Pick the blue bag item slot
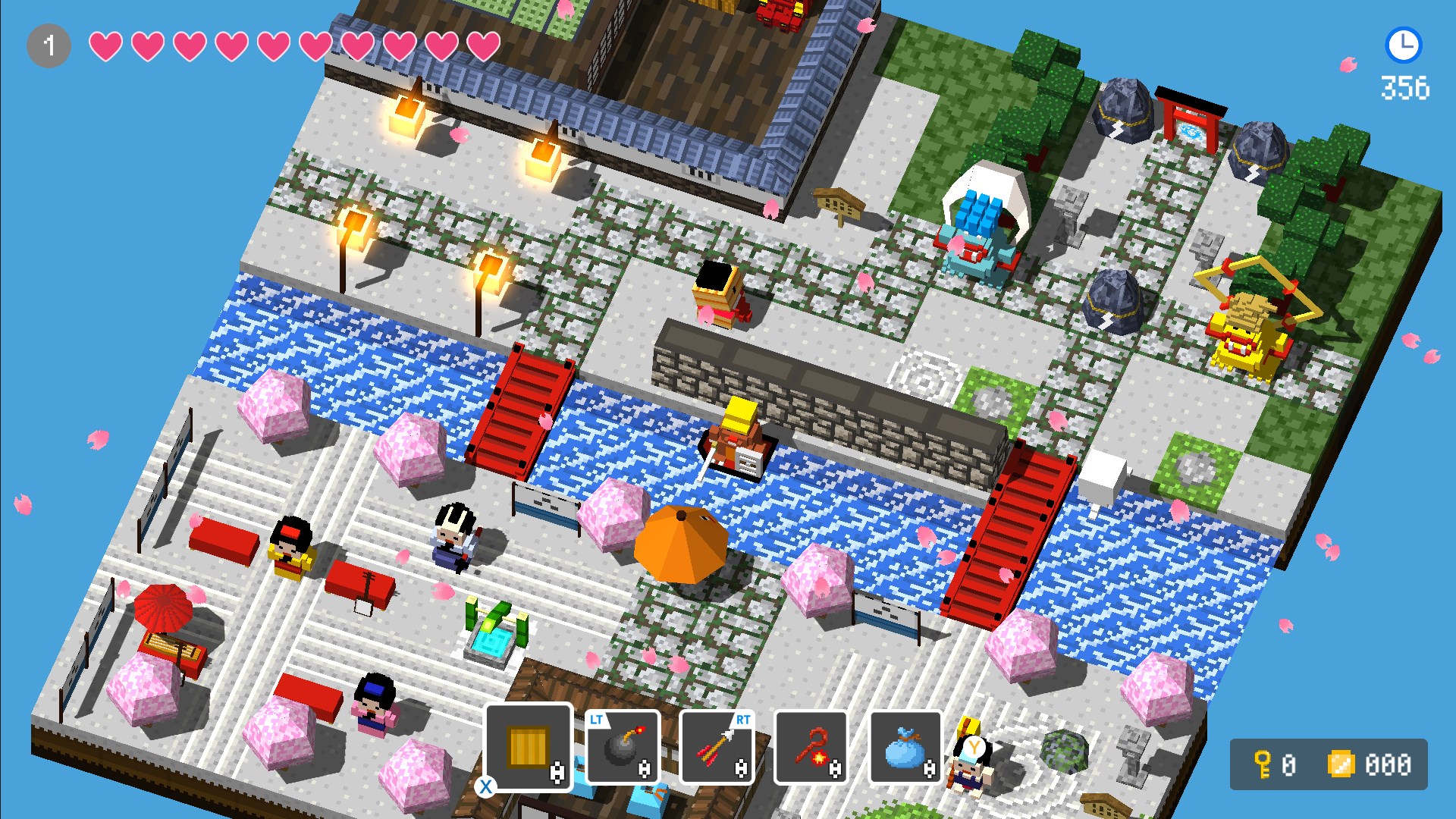Image resolution: width=1456 pixels, height=819 pixels. [905, 747]
